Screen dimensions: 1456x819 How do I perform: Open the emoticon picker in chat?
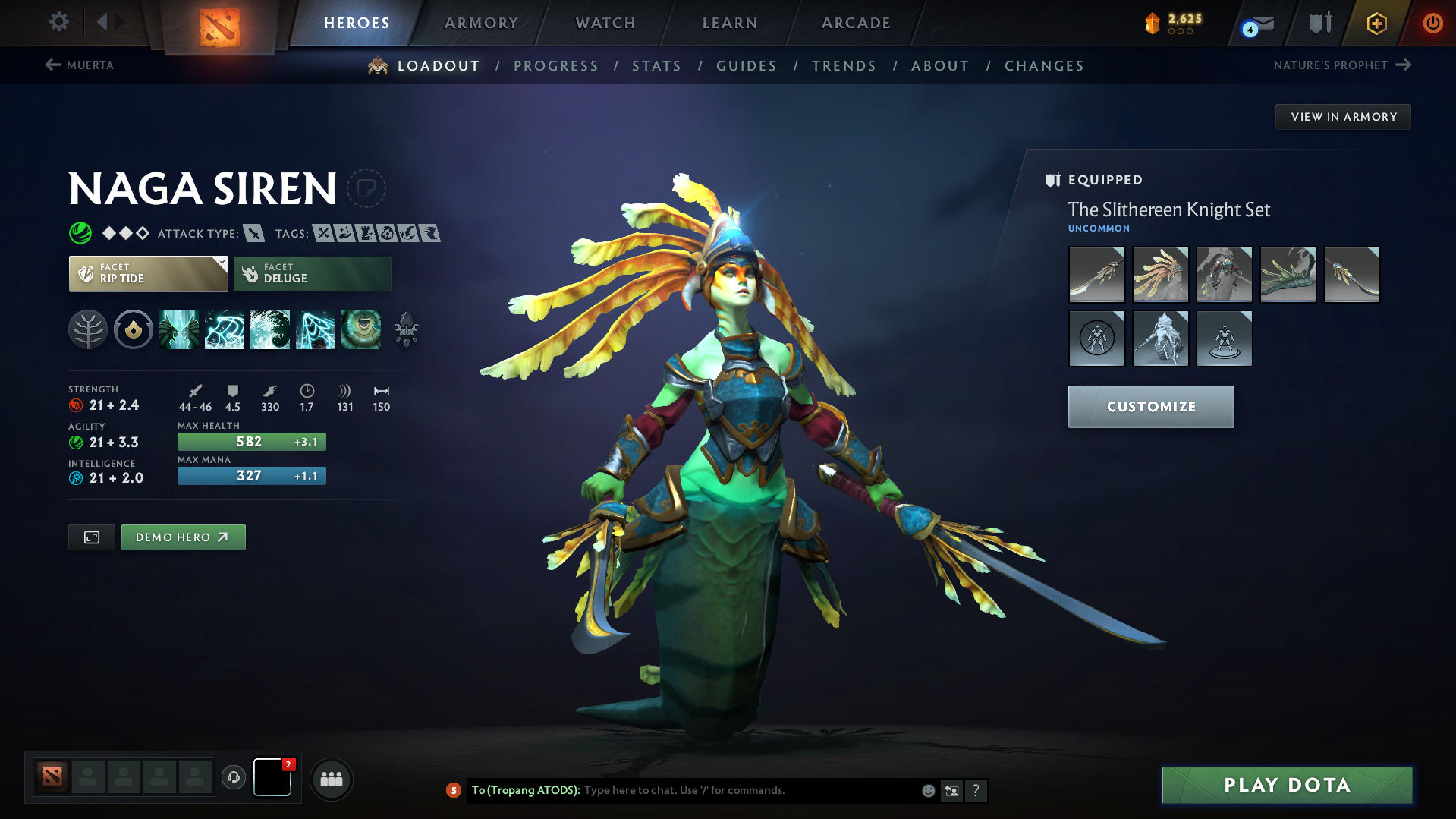click(927, 790)
